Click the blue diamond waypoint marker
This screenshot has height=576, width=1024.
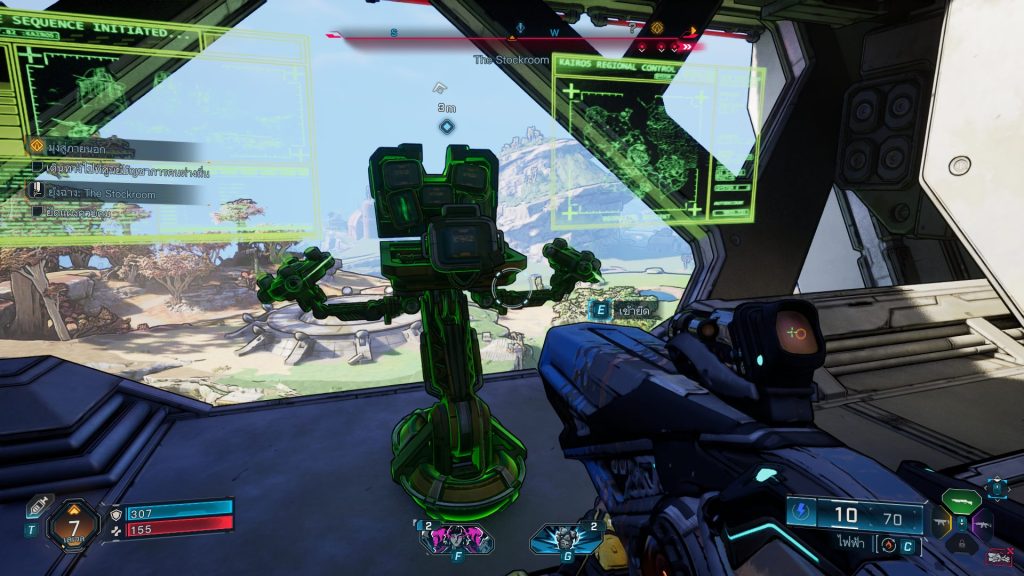click(447, 126)
